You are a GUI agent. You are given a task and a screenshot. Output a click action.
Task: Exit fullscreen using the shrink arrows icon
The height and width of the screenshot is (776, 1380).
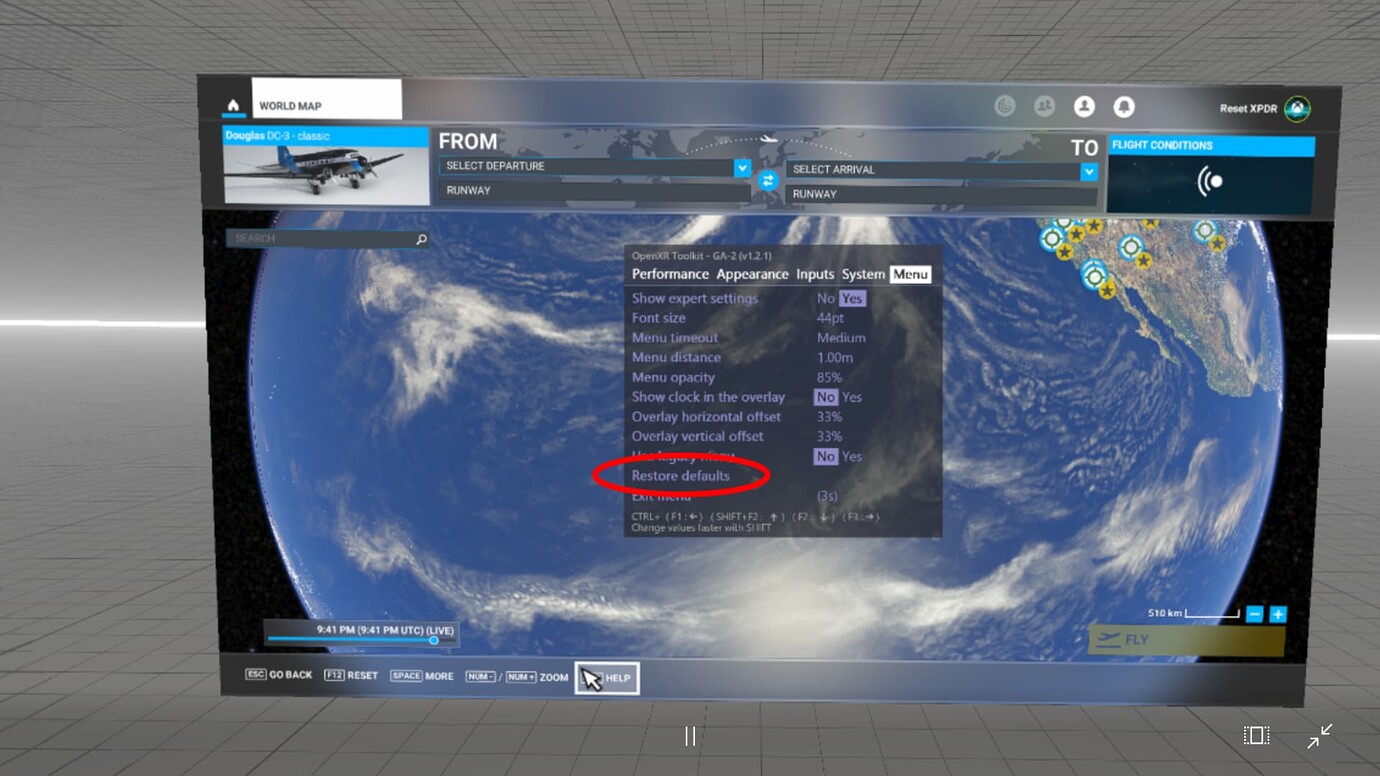(x=1320, y=737)
